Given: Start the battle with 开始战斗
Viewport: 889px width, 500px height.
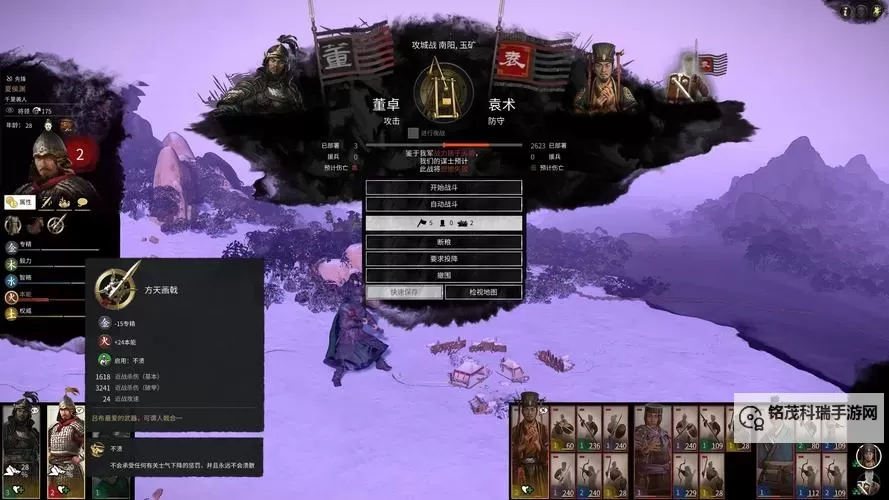Looking at the screenshot, I should [443, 188].
